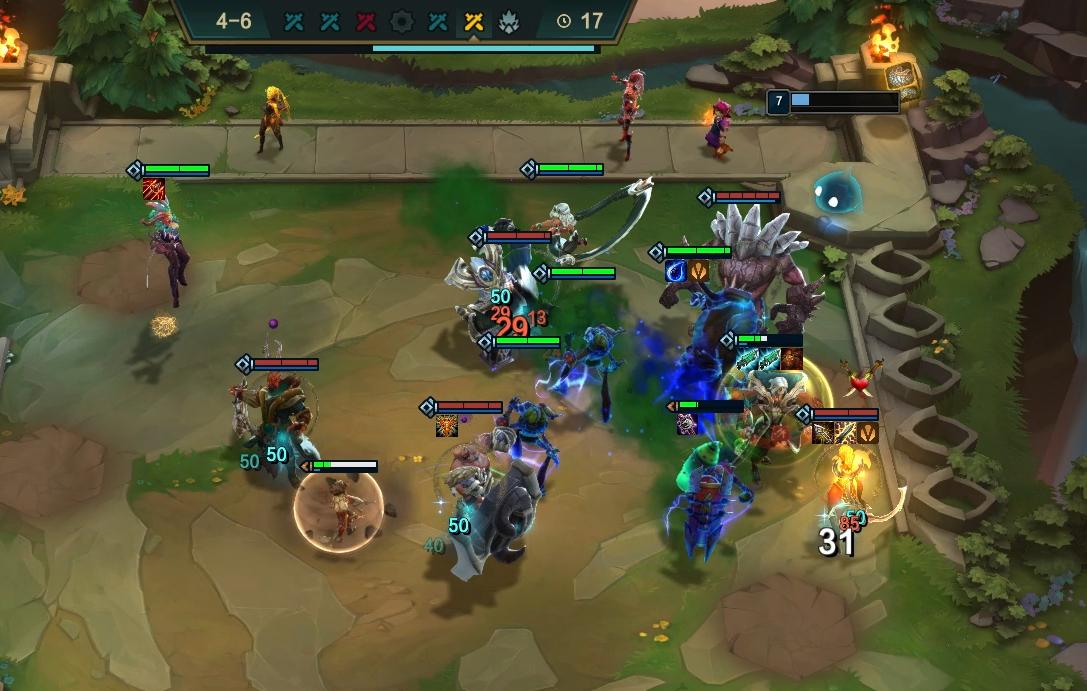This screenshot has height=691, width=1087.
Task: Click the gray gear round icon
Action: coord(402,21)
